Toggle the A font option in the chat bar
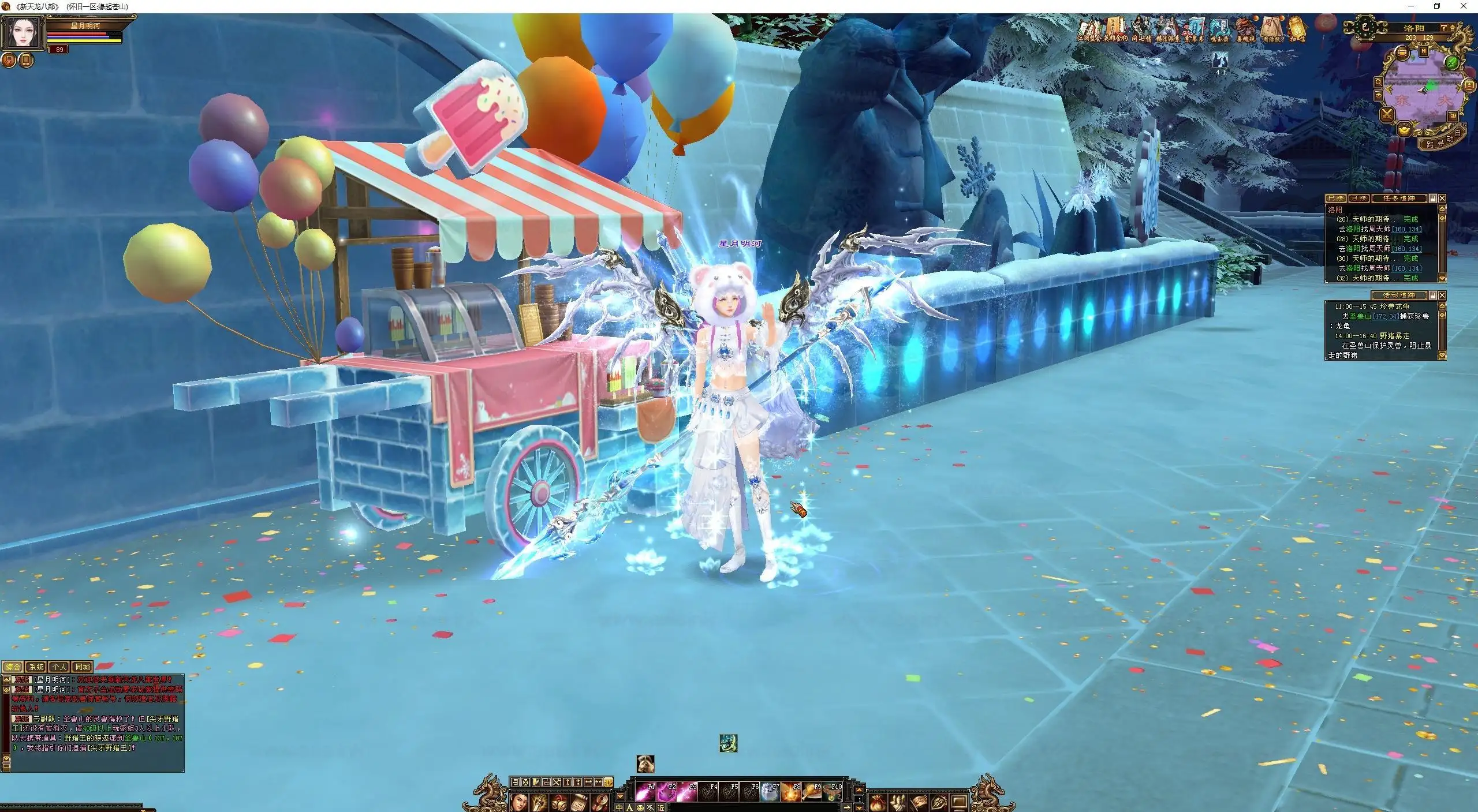The height and width of the screenshot is (812, 1478). point(630,807)
